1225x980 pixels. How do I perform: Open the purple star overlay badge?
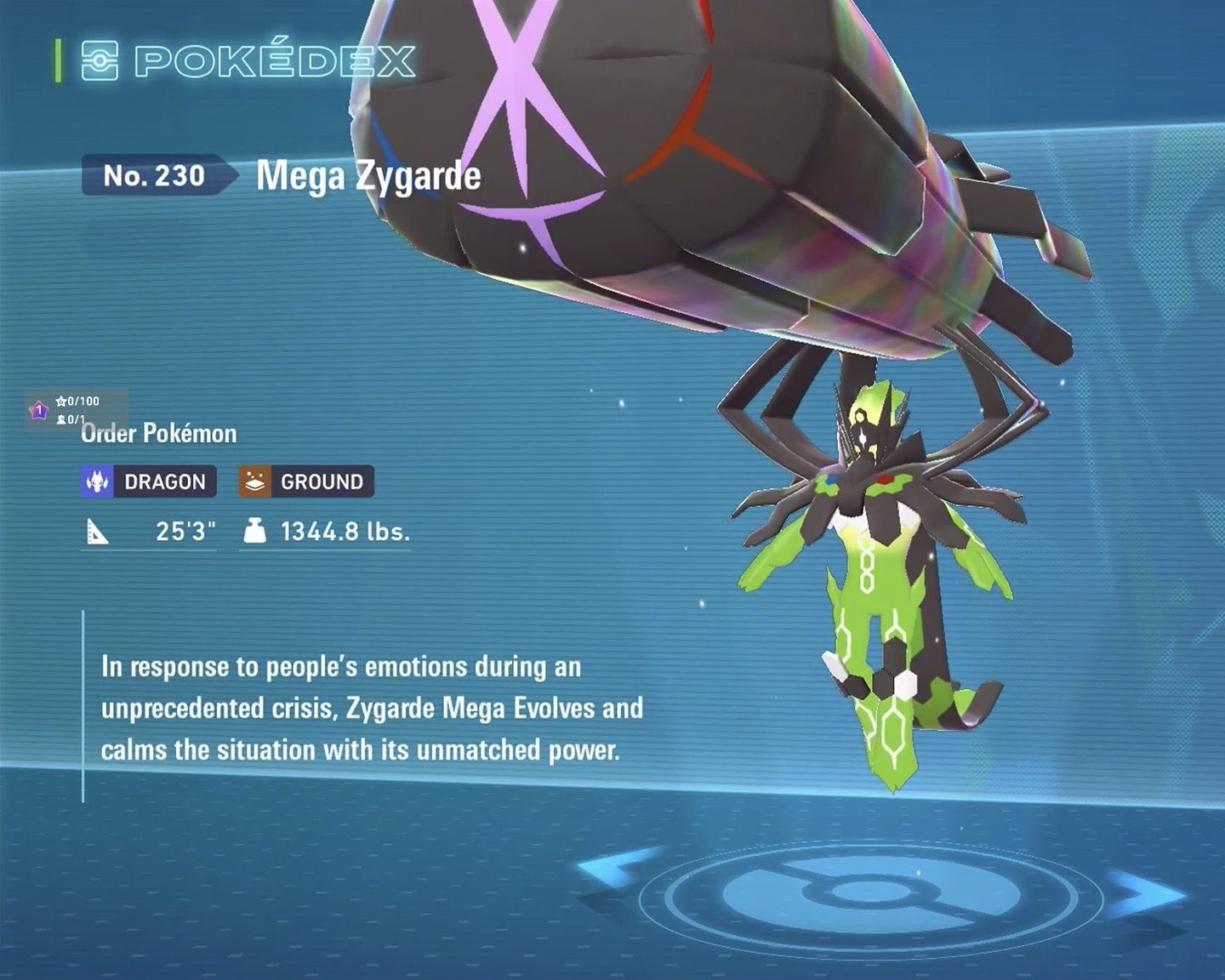pos(38,411)
